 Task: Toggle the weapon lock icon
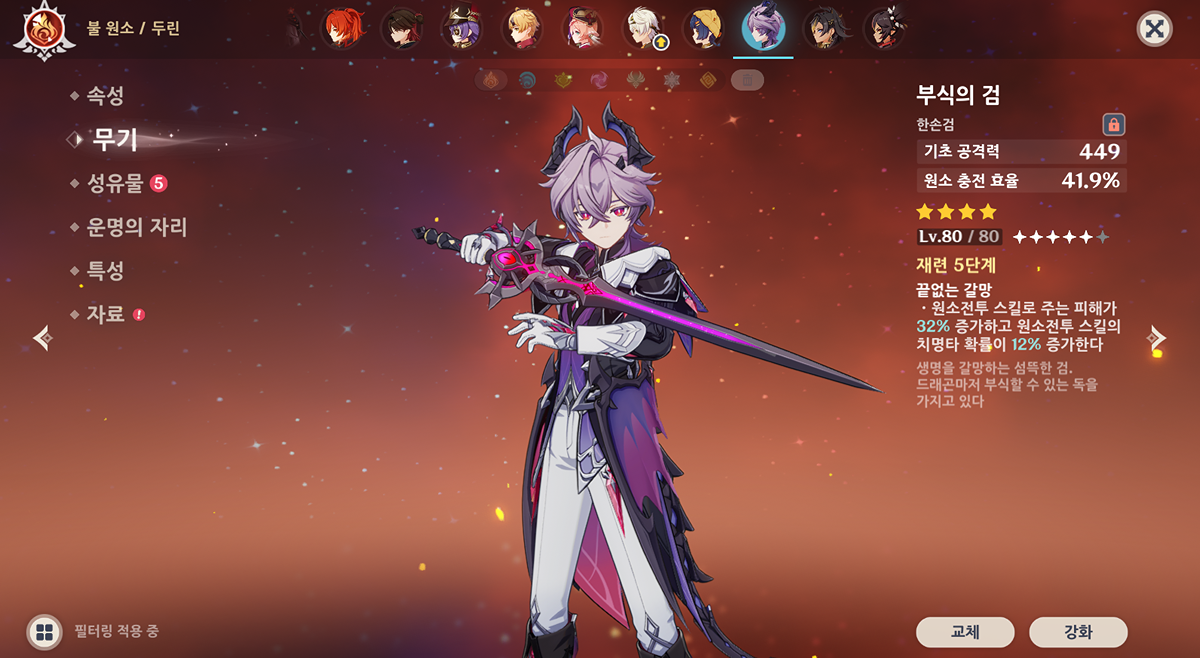(x=1113, y=124)
